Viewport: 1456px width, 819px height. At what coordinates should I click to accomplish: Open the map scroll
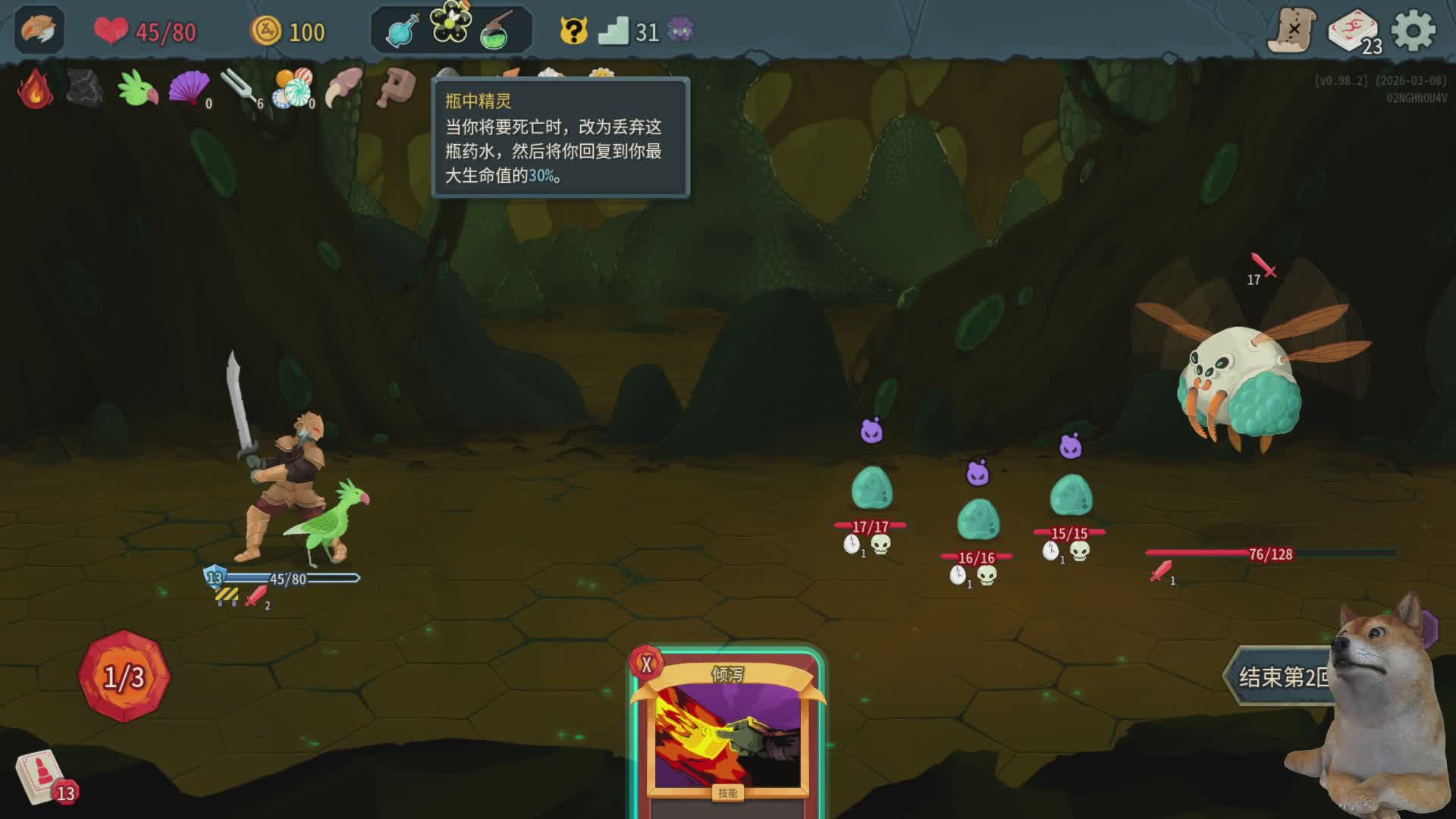tap(1292, 30)
